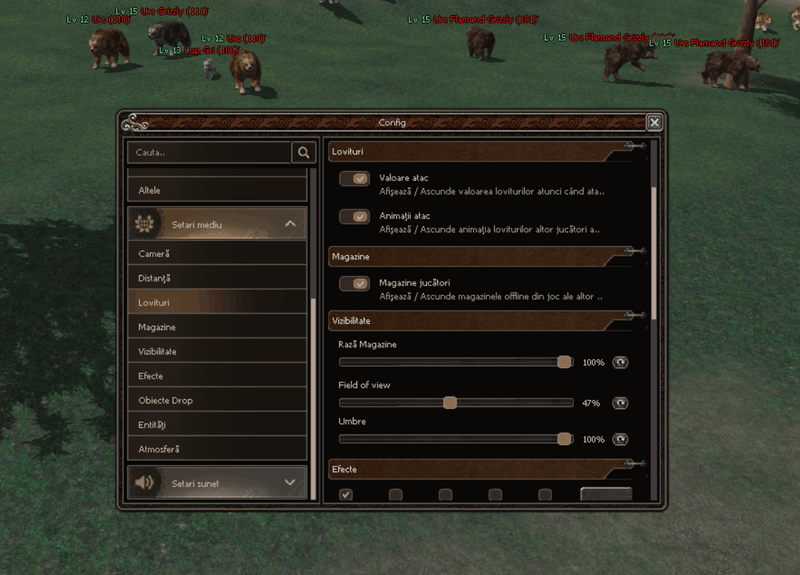
Task: Click the Field of view slider handle
Action: pos(450,403)
